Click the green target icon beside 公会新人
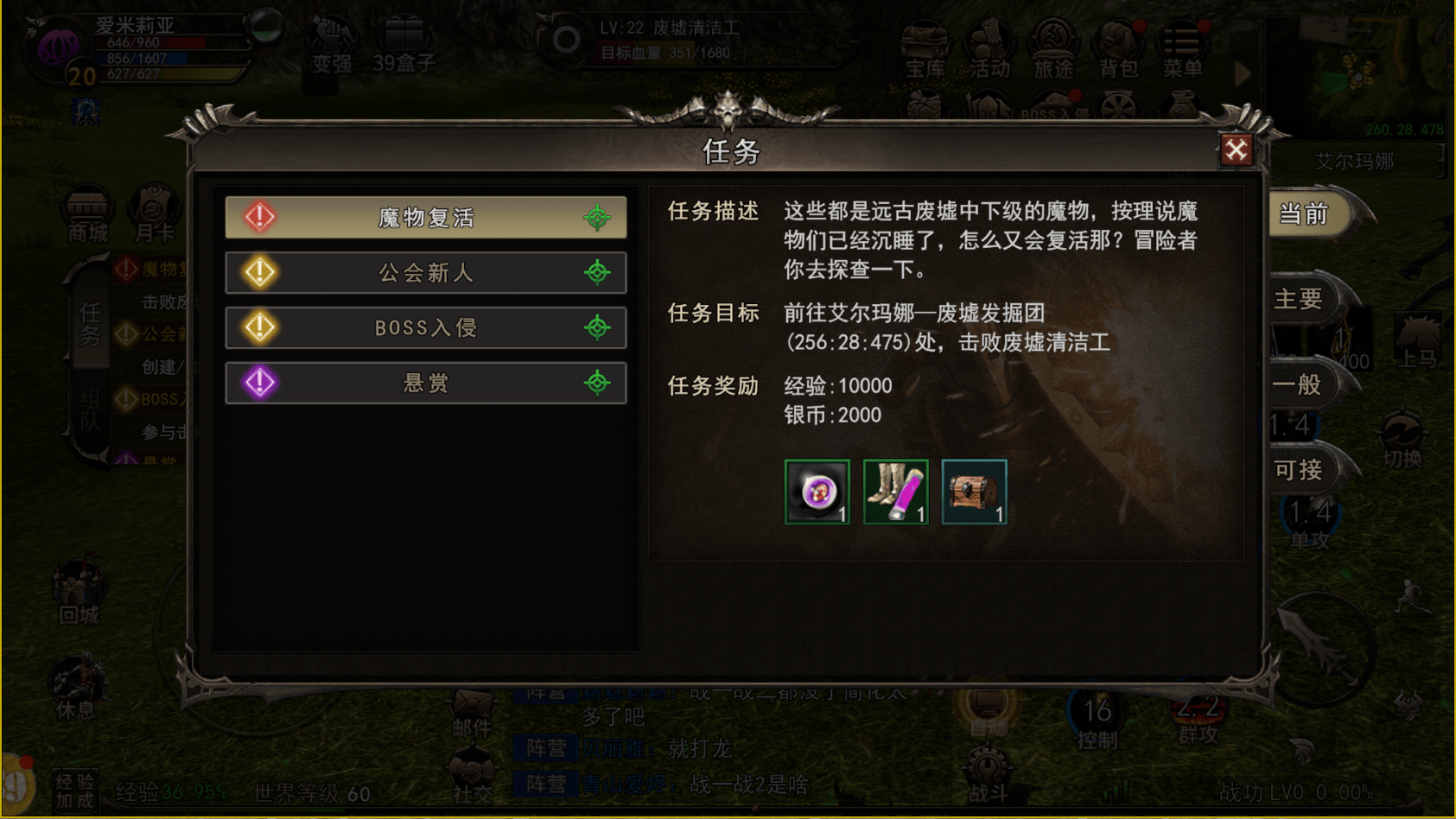The height and width of the screenshot is (819, 1456). pyautogui.click(x=597, y=273)
